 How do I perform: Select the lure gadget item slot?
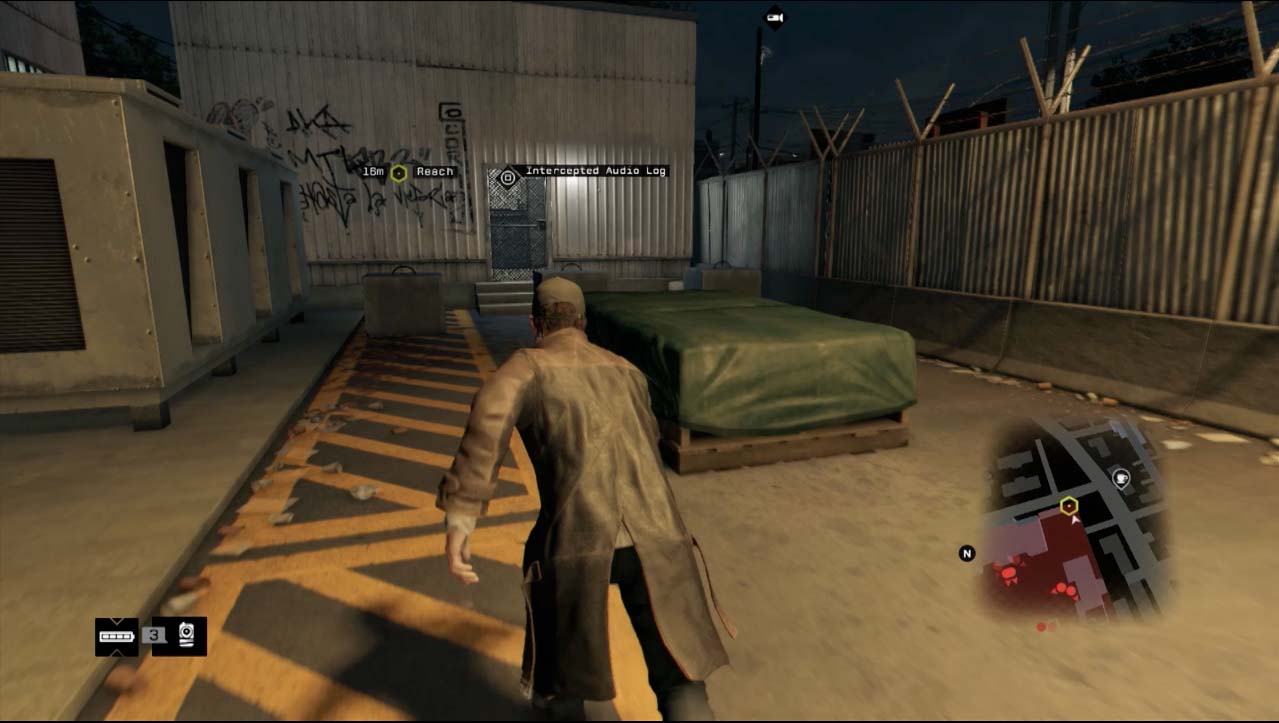click(187, 635)
